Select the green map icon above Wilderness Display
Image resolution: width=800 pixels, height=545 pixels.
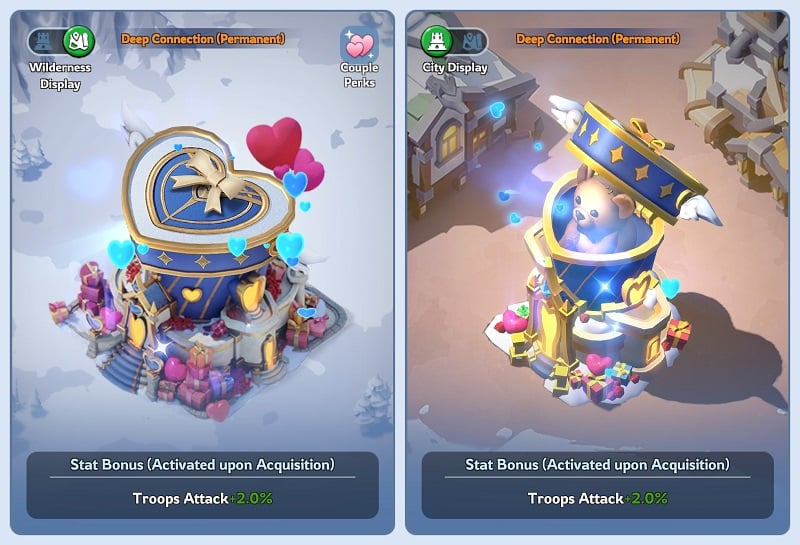tap(78, 41)
